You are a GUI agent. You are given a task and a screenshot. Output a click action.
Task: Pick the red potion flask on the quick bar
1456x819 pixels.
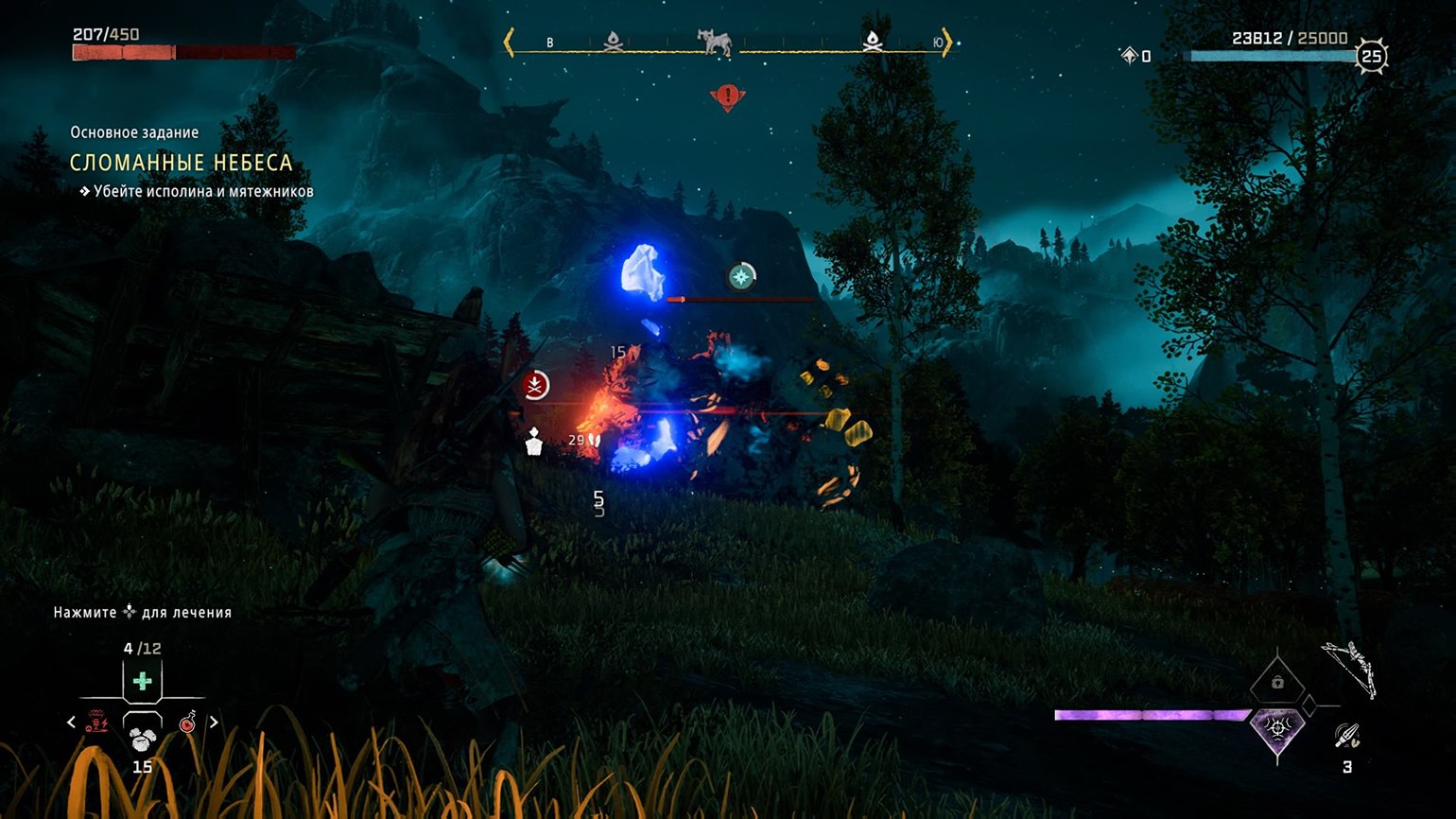coord(188,723)
